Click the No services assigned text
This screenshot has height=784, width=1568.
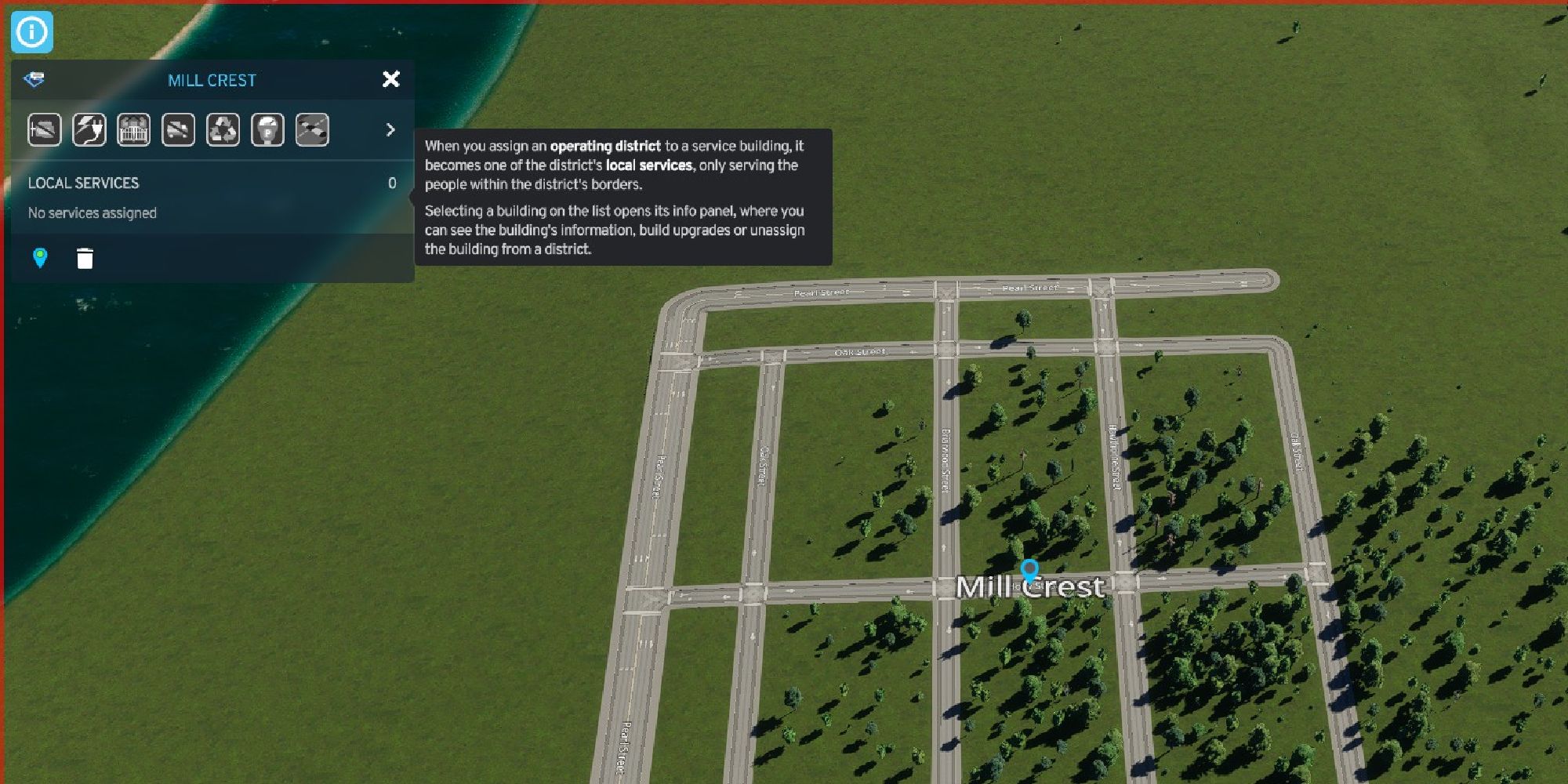coord(92,212)
